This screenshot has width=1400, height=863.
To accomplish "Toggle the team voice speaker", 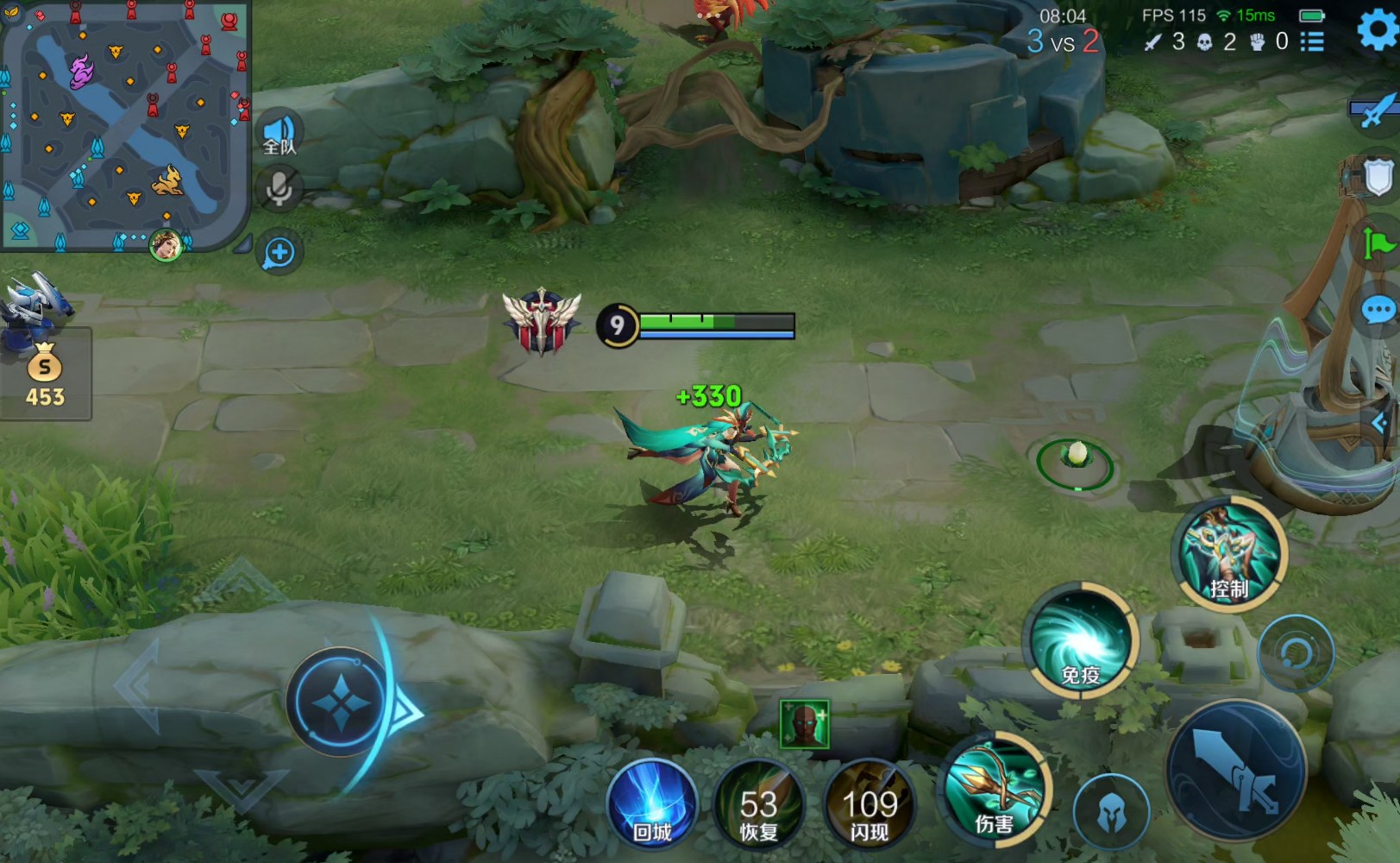I will click(279, 135).
